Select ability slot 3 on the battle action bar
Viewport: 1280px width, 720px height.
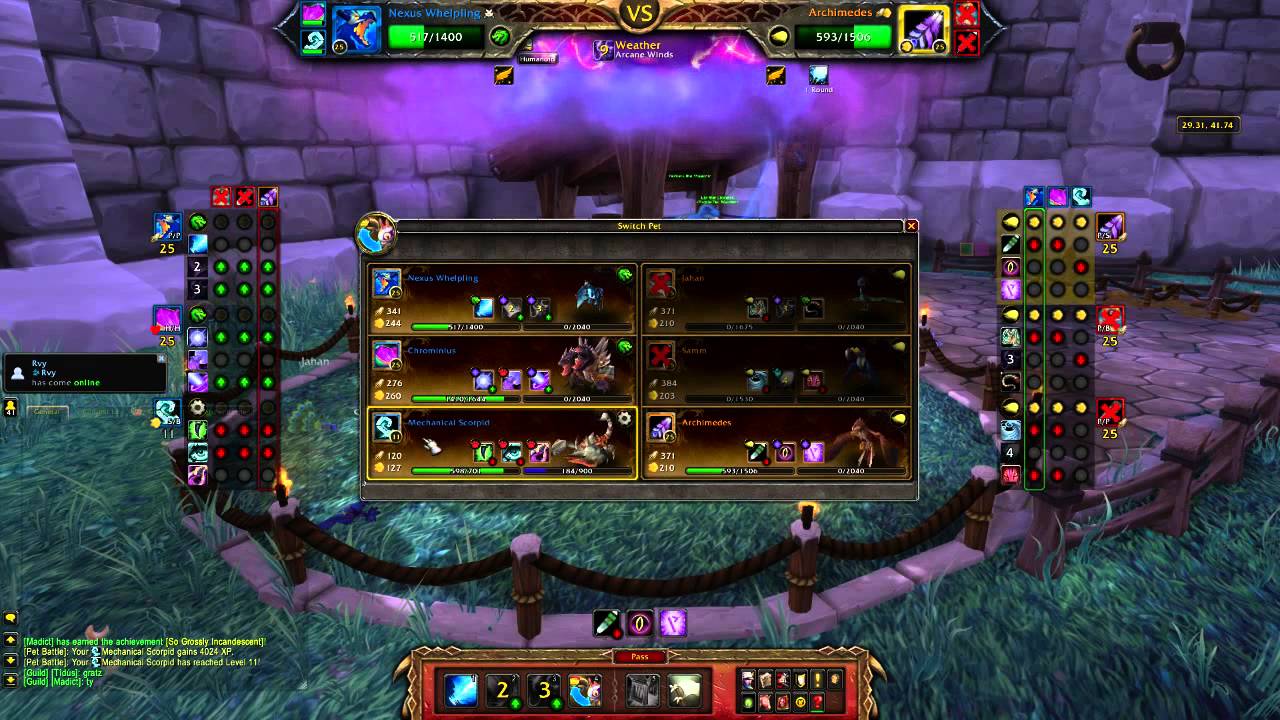point(544,689)
